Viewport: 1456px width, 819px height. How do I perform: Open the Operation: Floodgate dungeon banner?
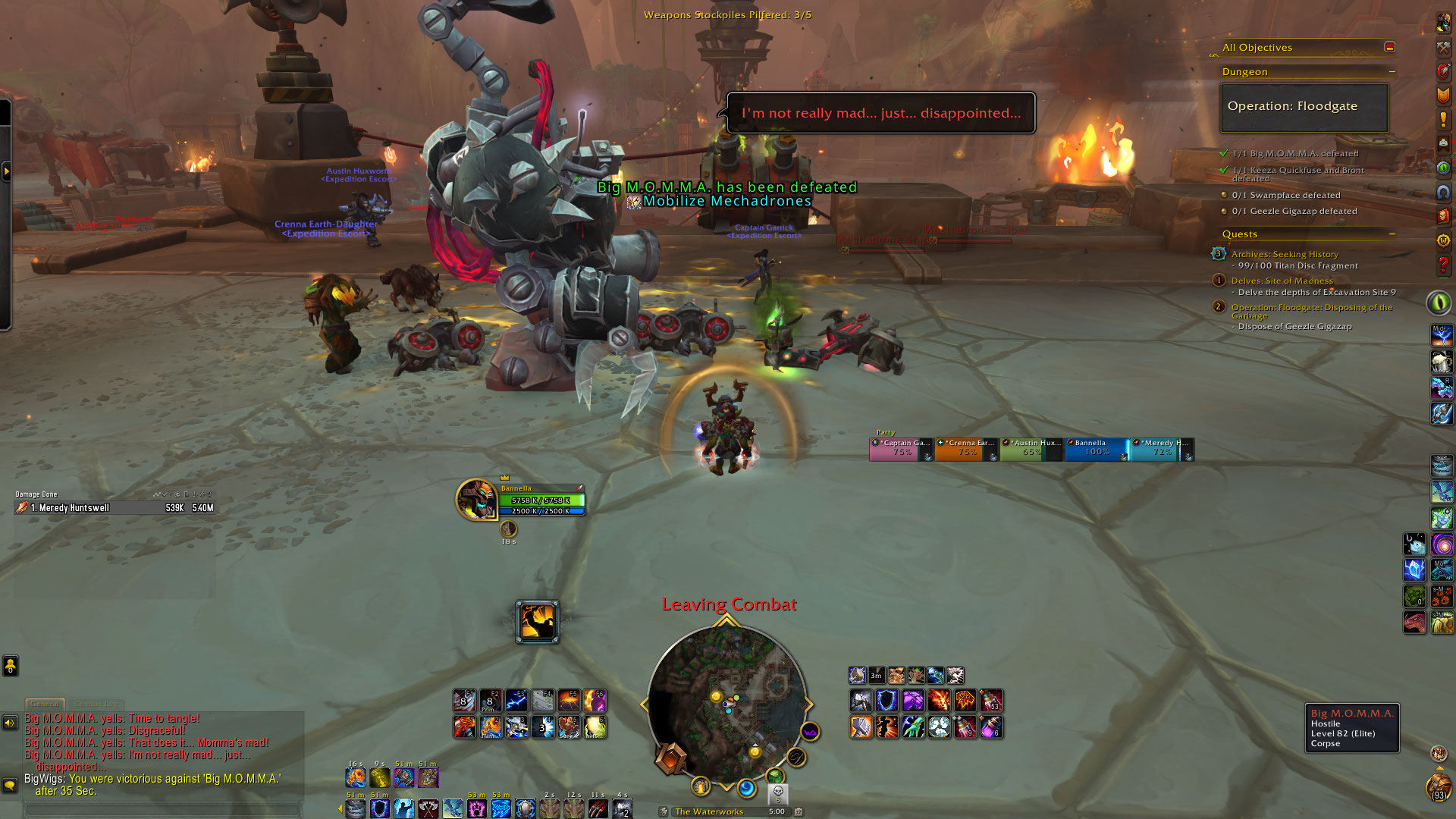click(x=1304, y=107)
